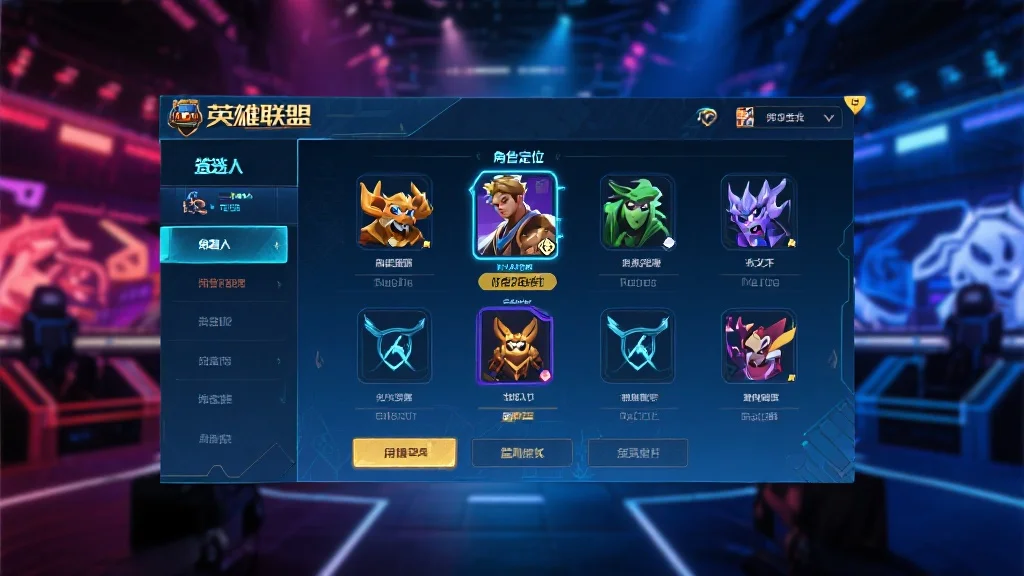This screenshot has width=1024, height=576.
Task: Open the gold badge at the window corner
Action: (x=855, y=103)
